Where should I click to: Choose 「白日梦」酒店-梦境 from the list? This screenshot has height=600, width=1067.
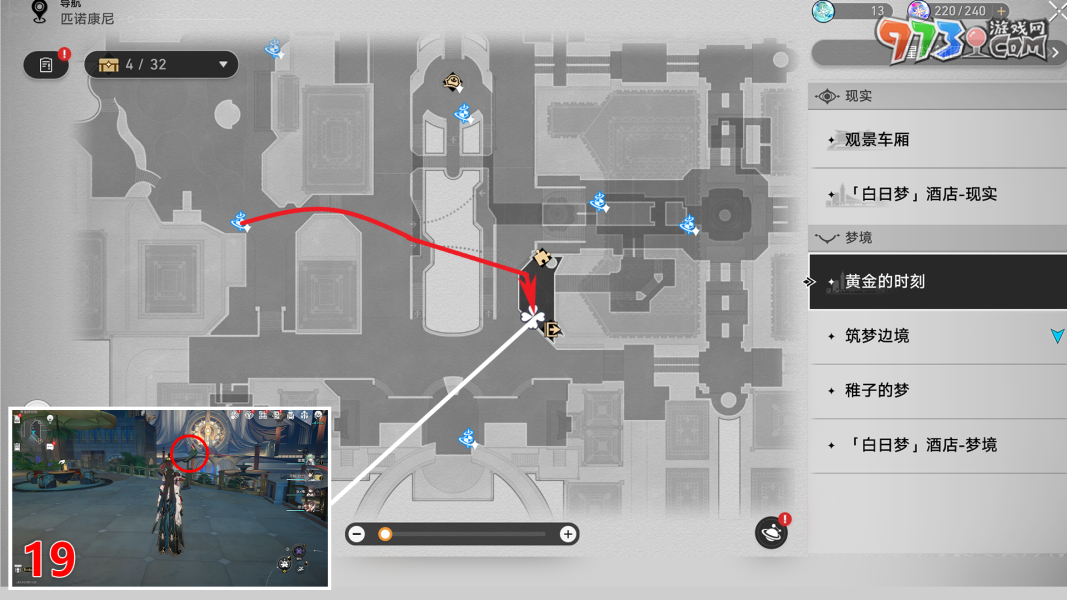click(920, 444)
